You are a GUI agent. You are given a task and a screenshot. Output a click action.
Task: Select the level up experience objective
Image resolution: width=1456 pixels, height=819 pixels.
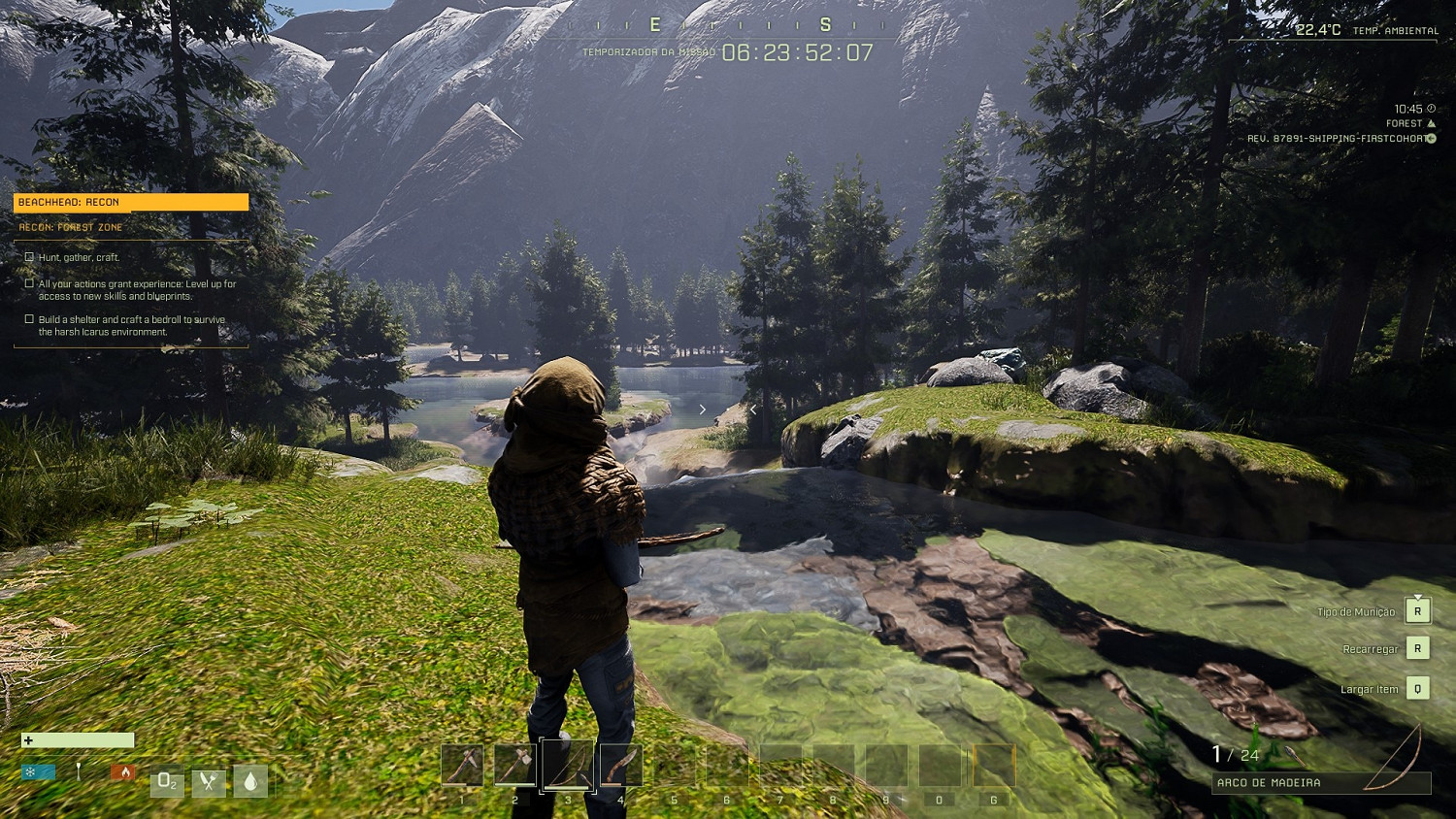click(x=137, y=290)
